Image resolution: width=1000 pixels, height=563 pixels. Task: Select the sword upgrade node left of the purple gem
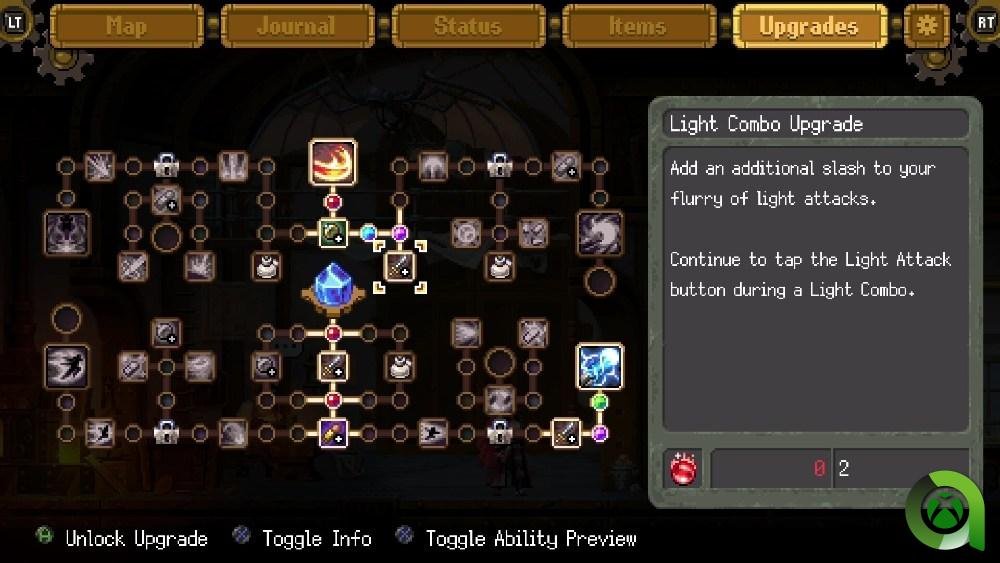(566, 433)
